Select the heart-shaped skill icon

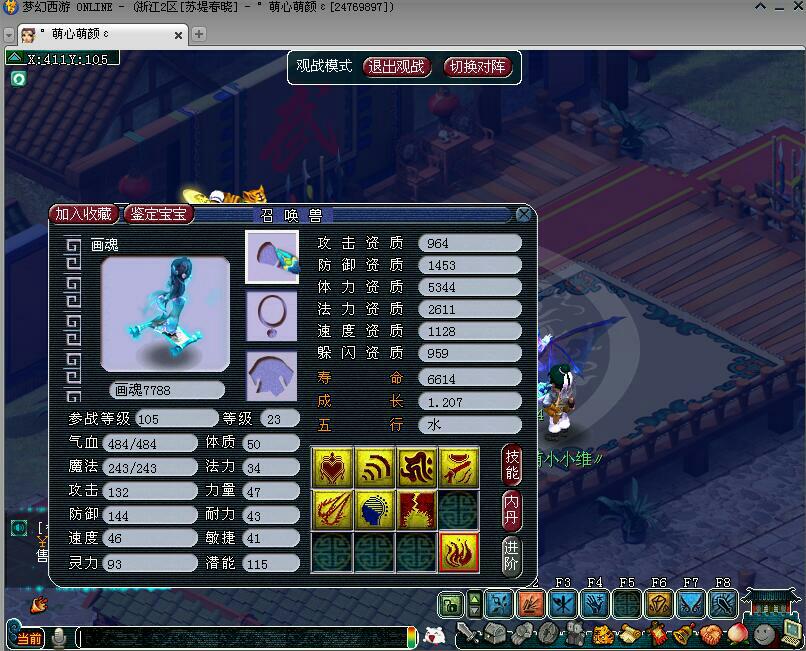point(331,466)
